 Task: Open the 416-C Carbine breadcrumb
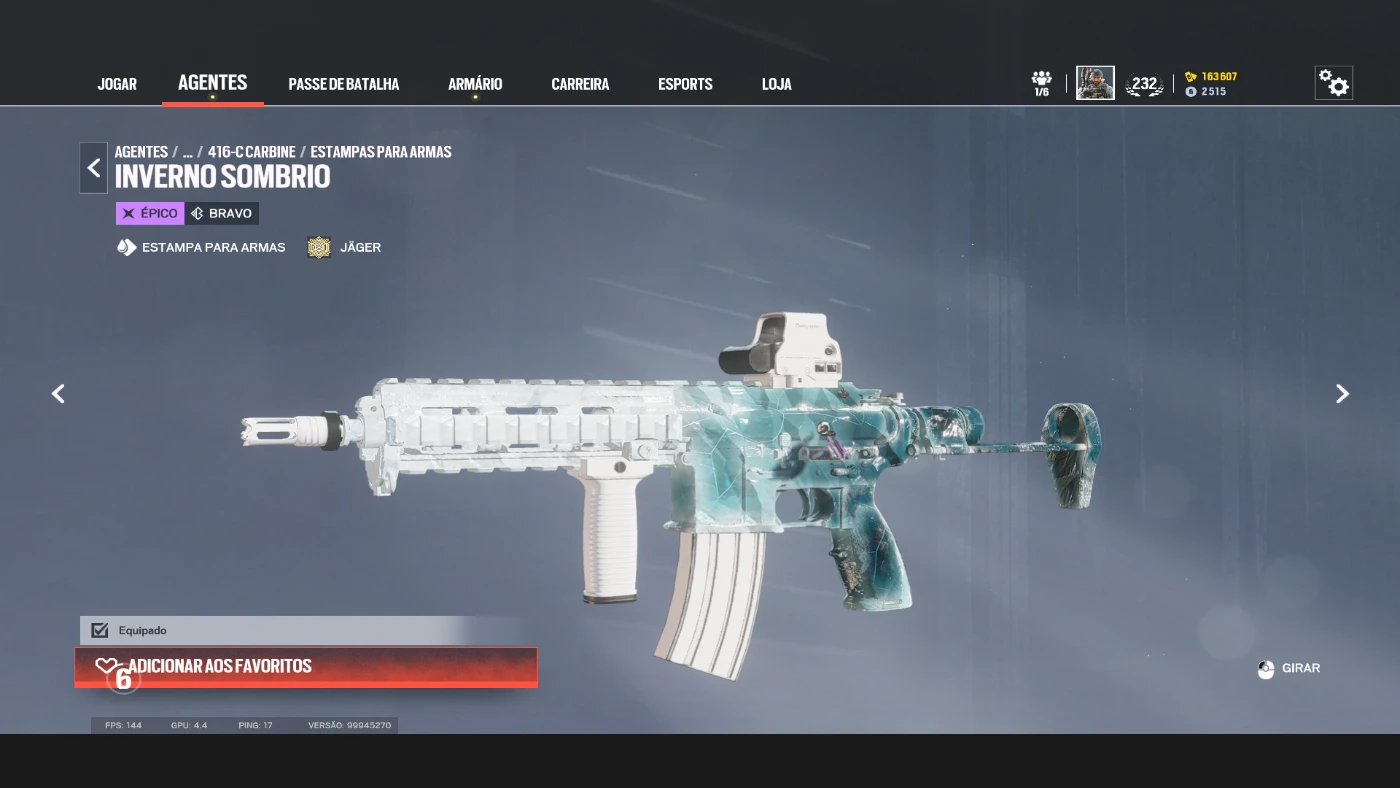251,152
